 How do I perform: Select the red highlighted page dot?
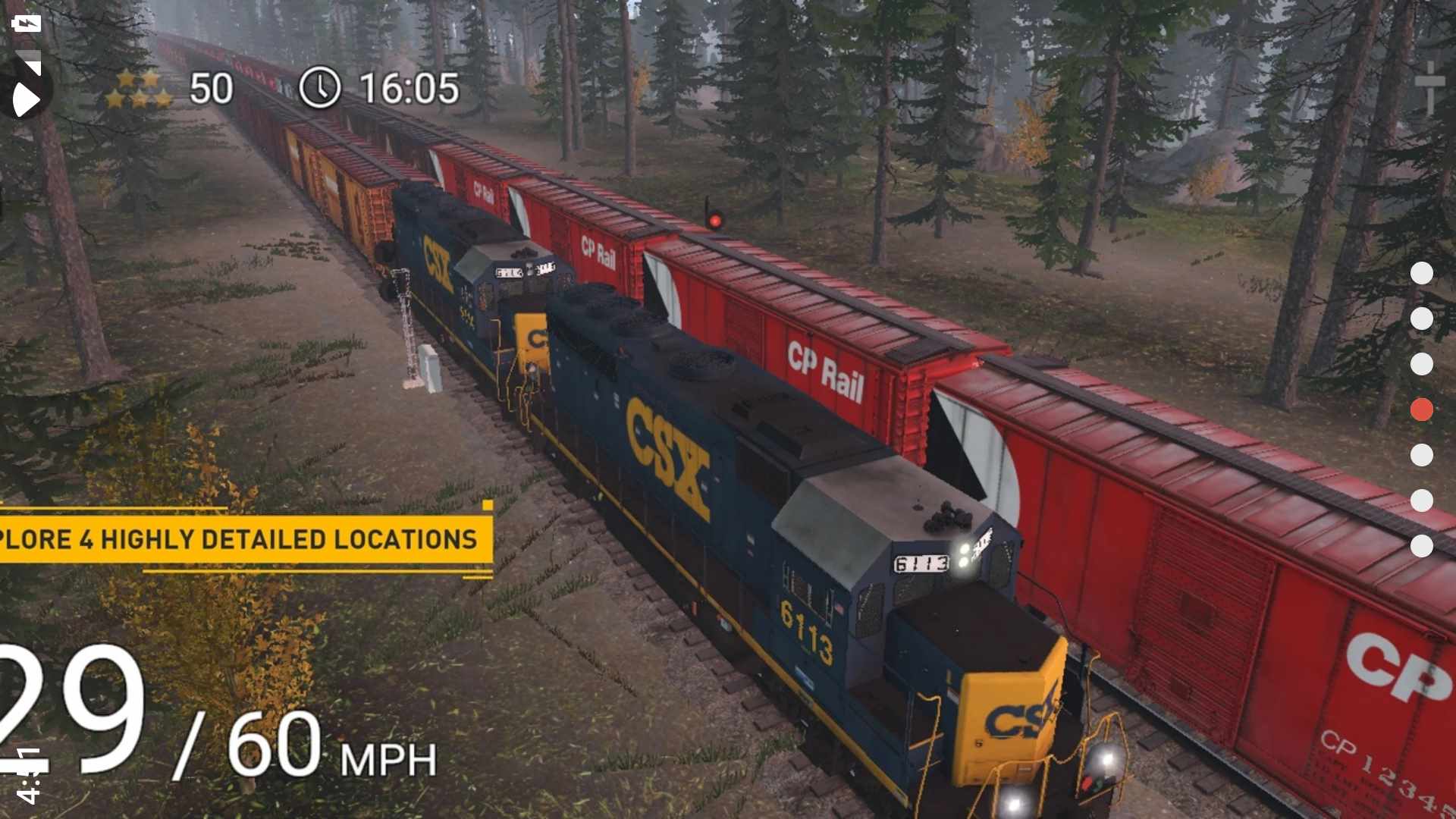[1421, 409]
